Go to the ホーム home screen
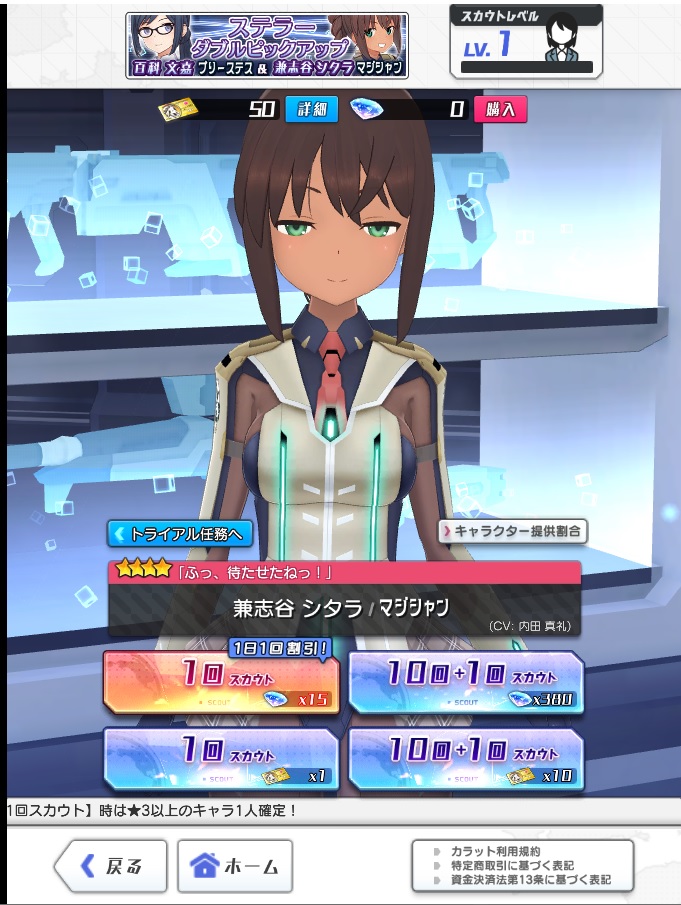 pos(235,865)
